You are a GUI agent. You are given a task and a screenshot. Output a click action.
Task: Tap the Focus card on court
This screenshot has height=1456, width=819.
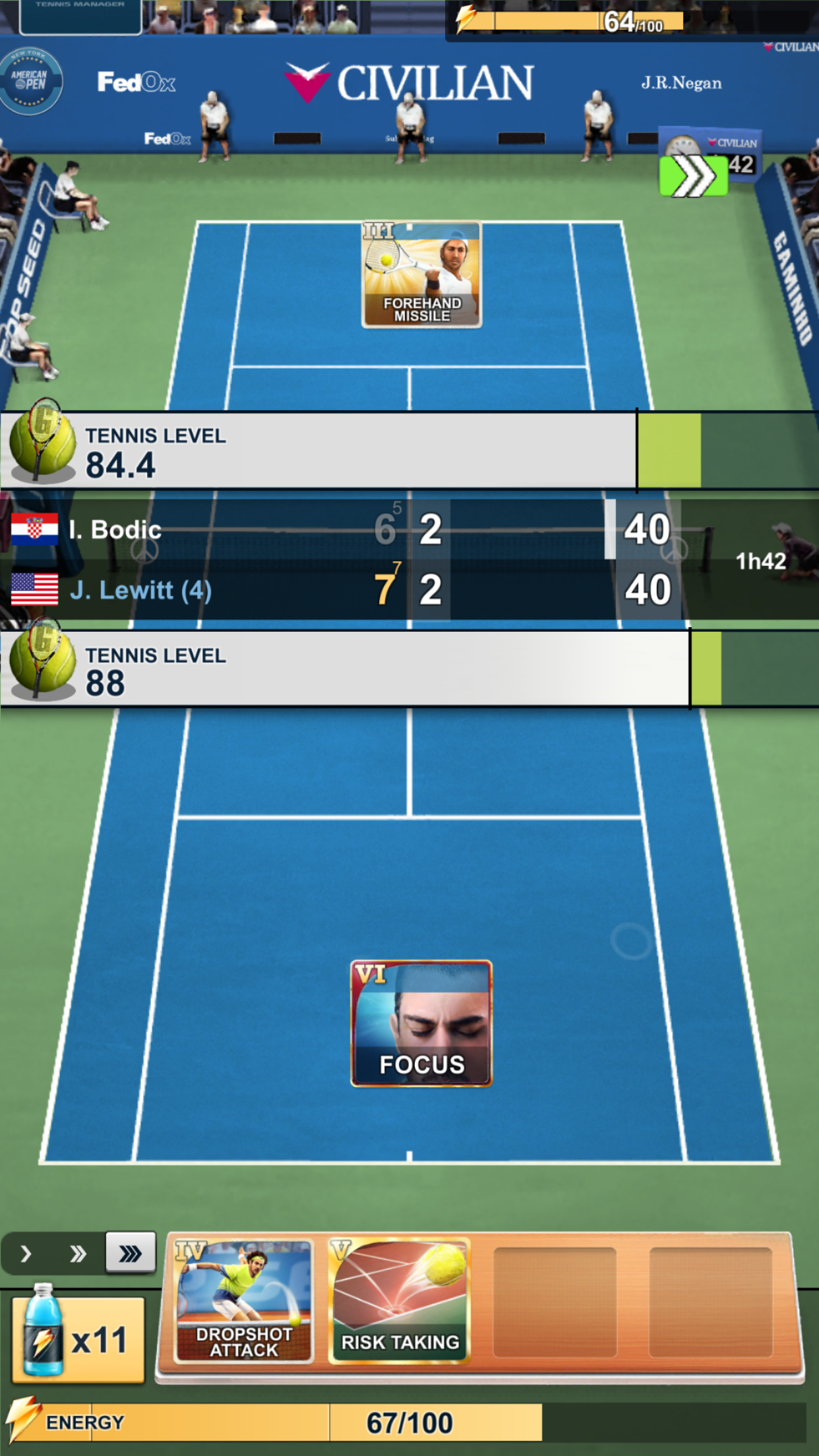click(421, 1023)
